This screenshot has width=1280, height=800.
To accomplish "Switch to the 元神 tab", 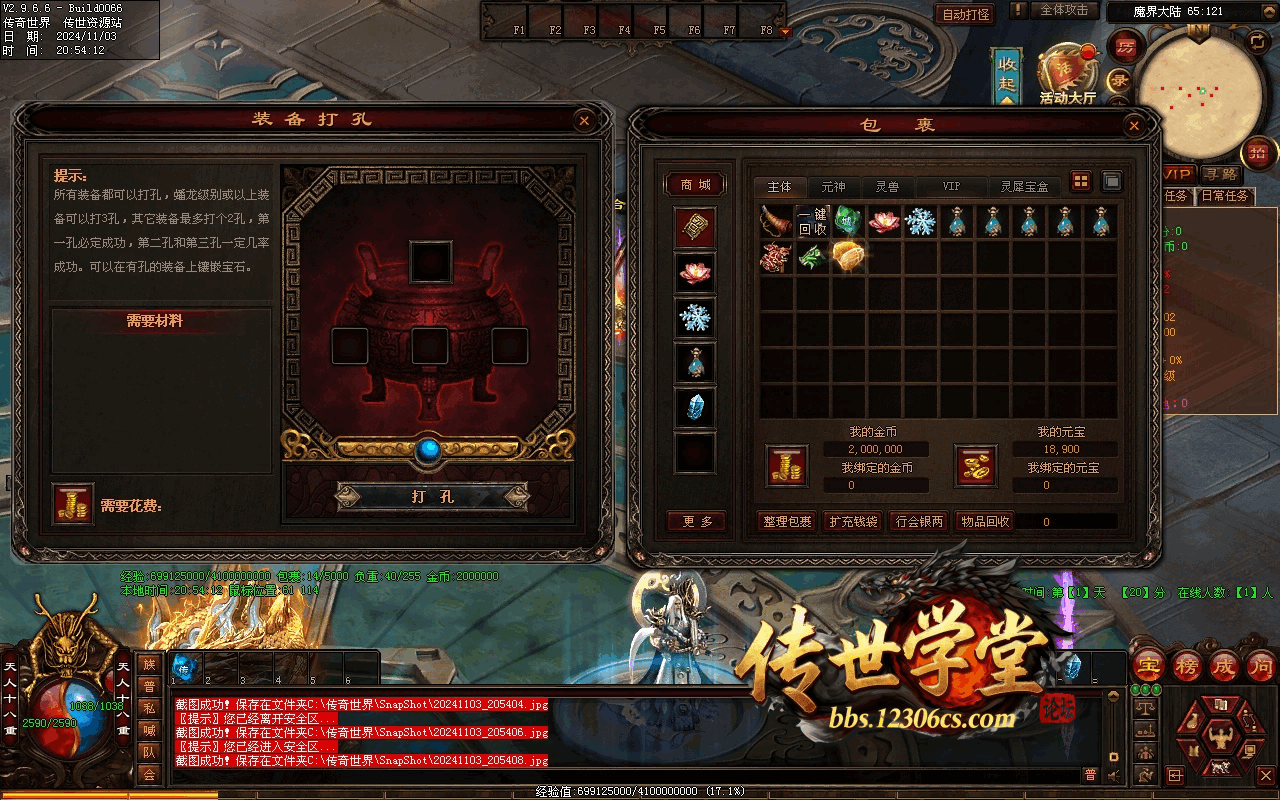I will click(x=833, y=187).
